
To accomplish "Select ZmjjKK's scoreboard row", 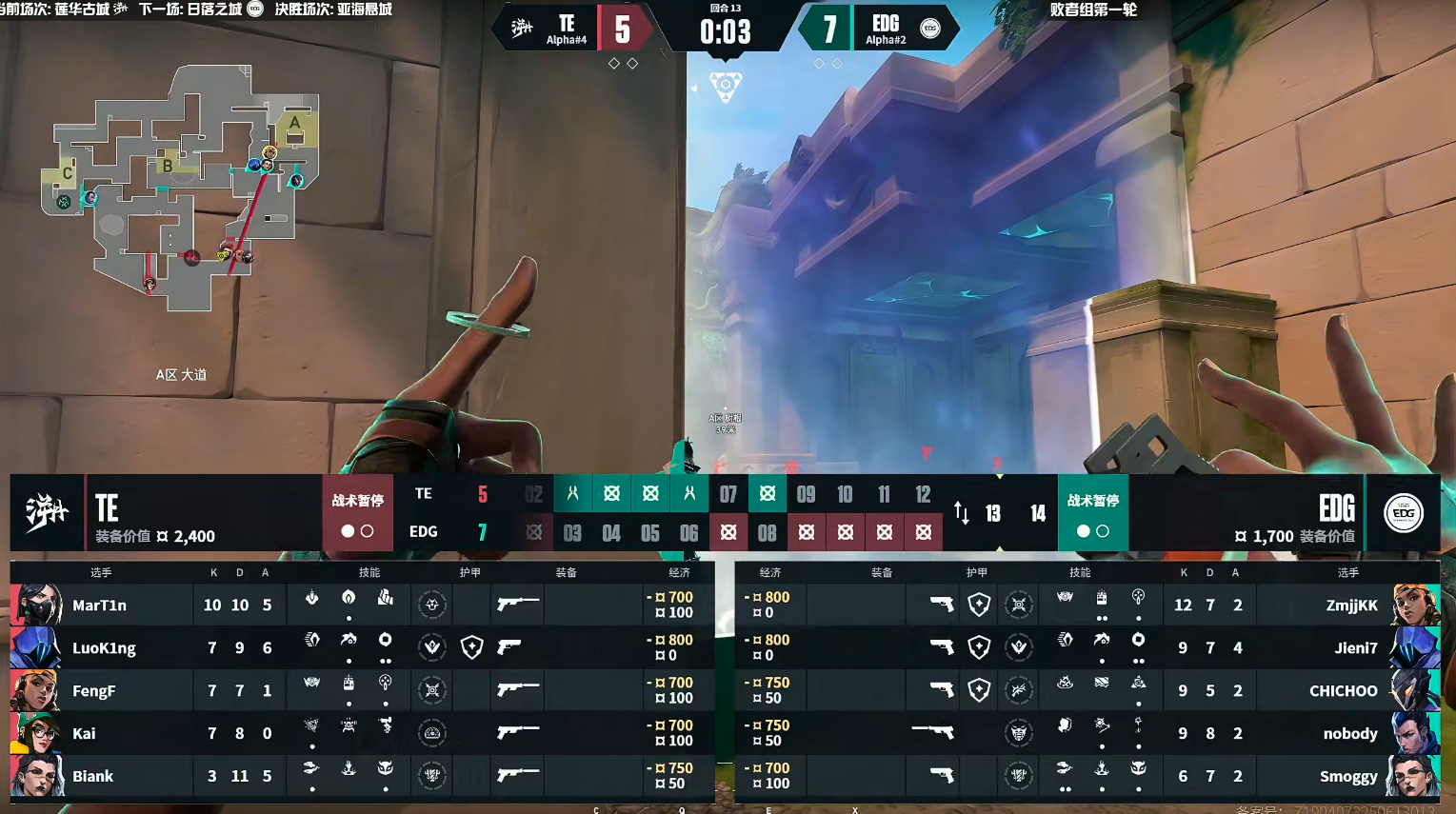I will [x=1351, y=606].
